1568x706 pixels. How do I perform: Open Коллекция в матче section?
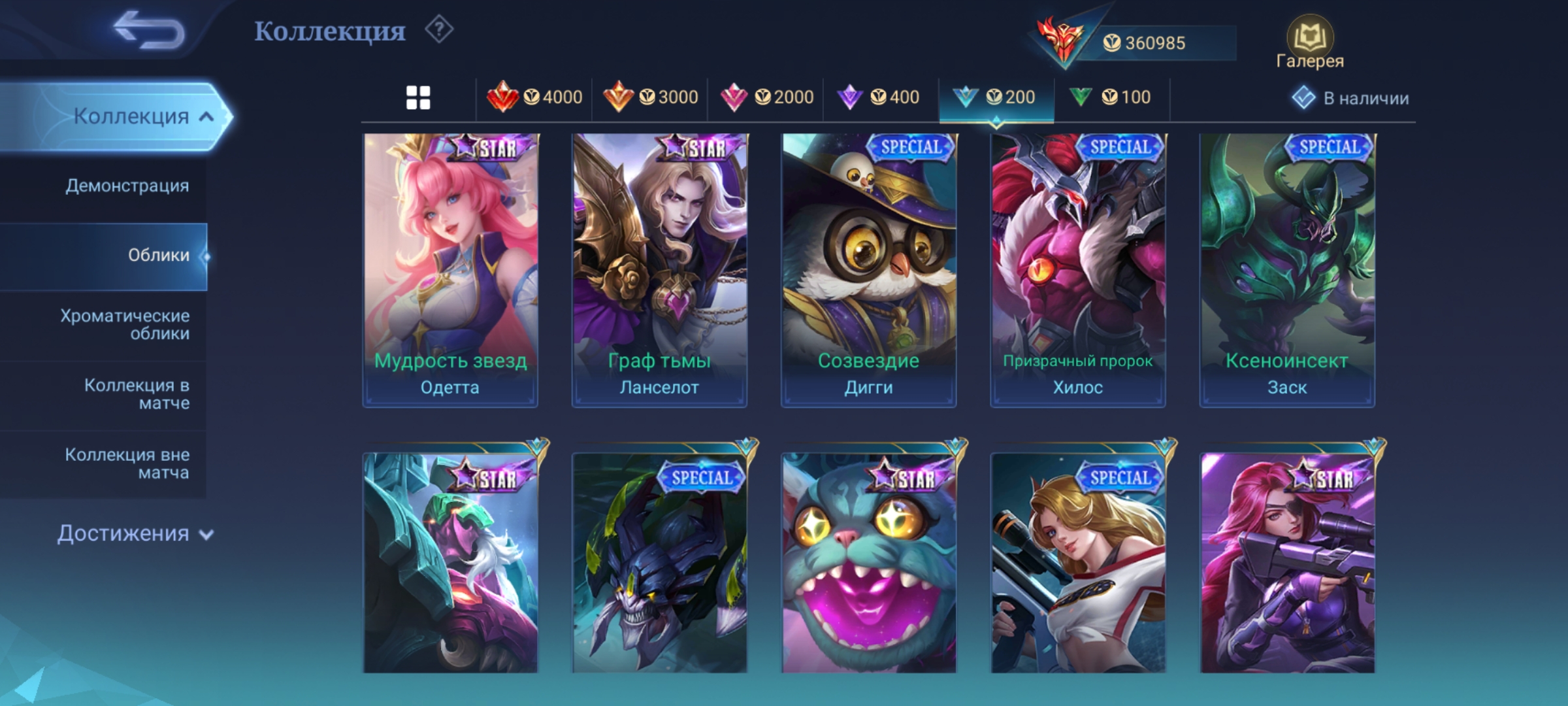(x=137, y=394)
